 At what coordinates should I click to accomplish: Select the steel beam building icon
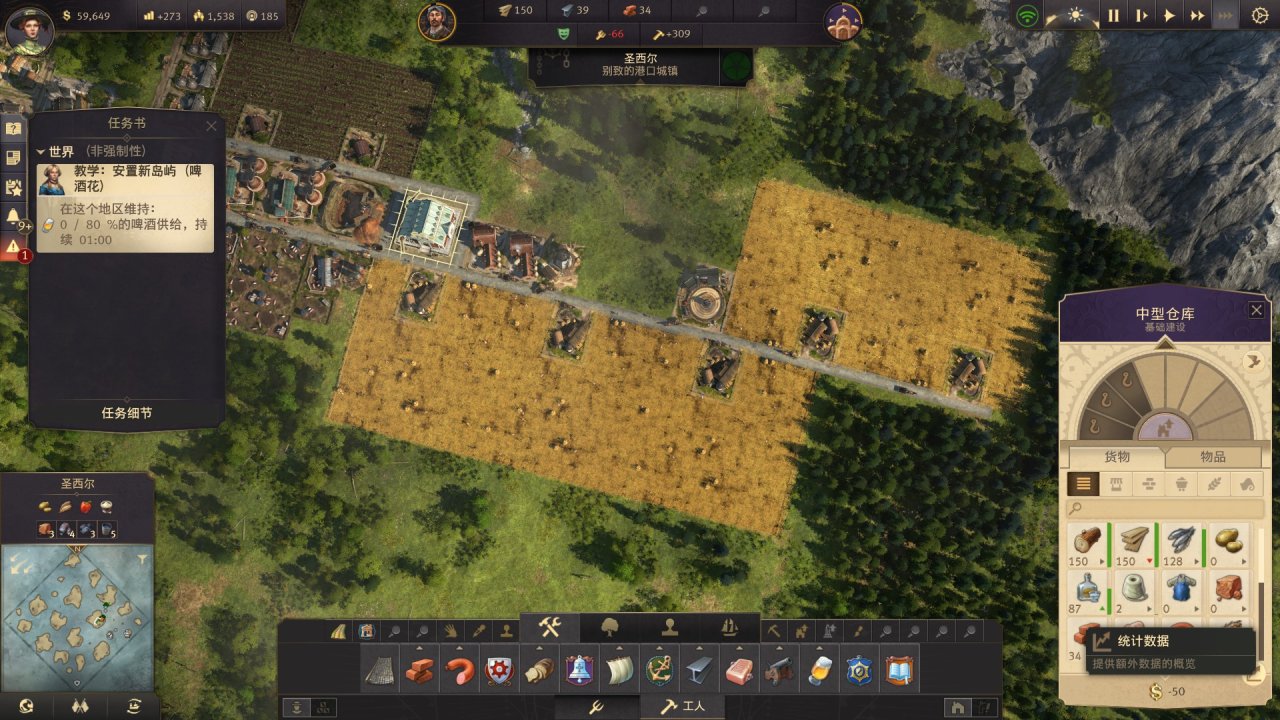[698, 671]
